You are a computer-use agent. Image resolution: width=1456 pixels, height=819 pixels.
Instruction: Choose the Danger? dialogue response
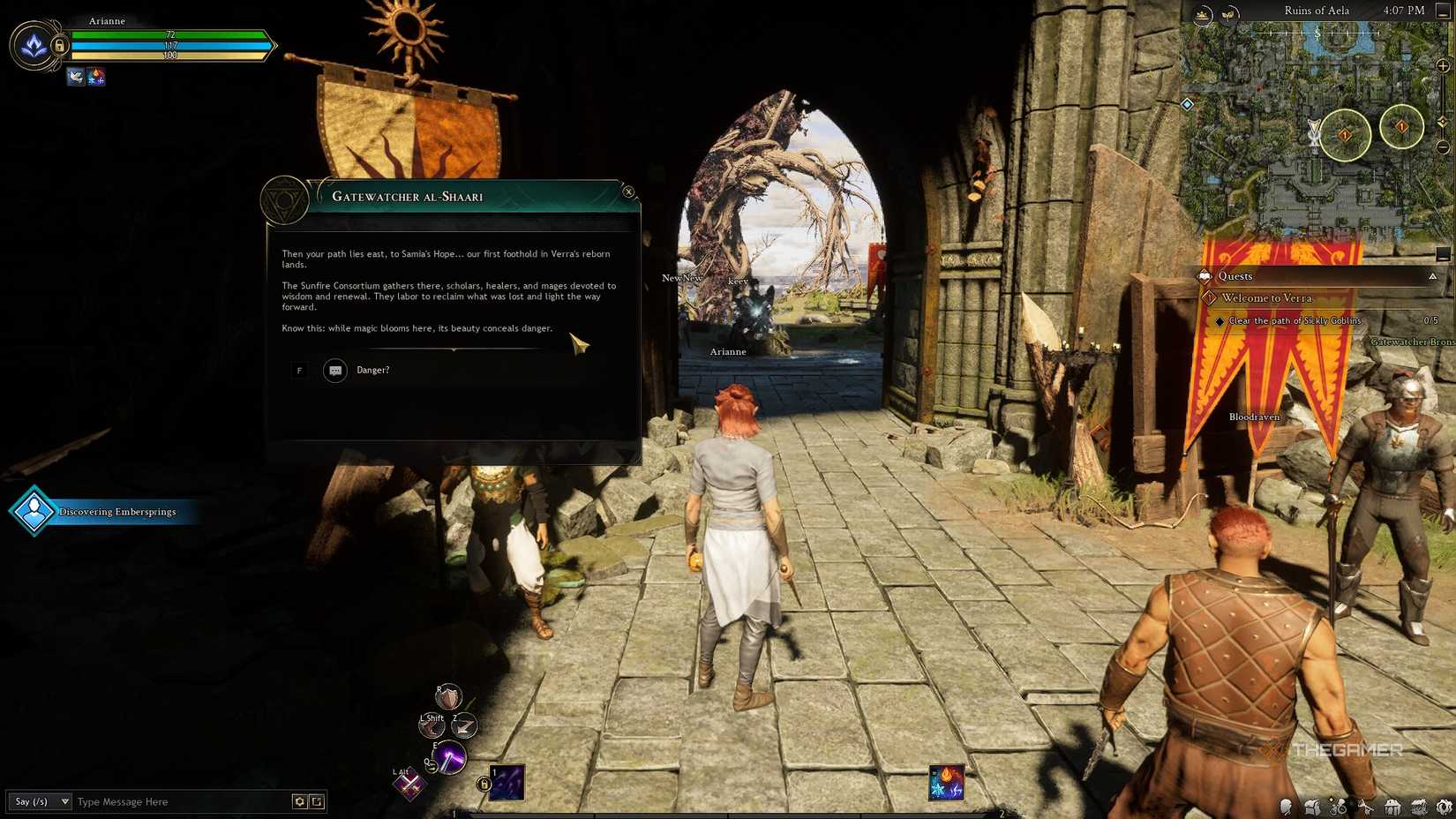coord(373,370)
